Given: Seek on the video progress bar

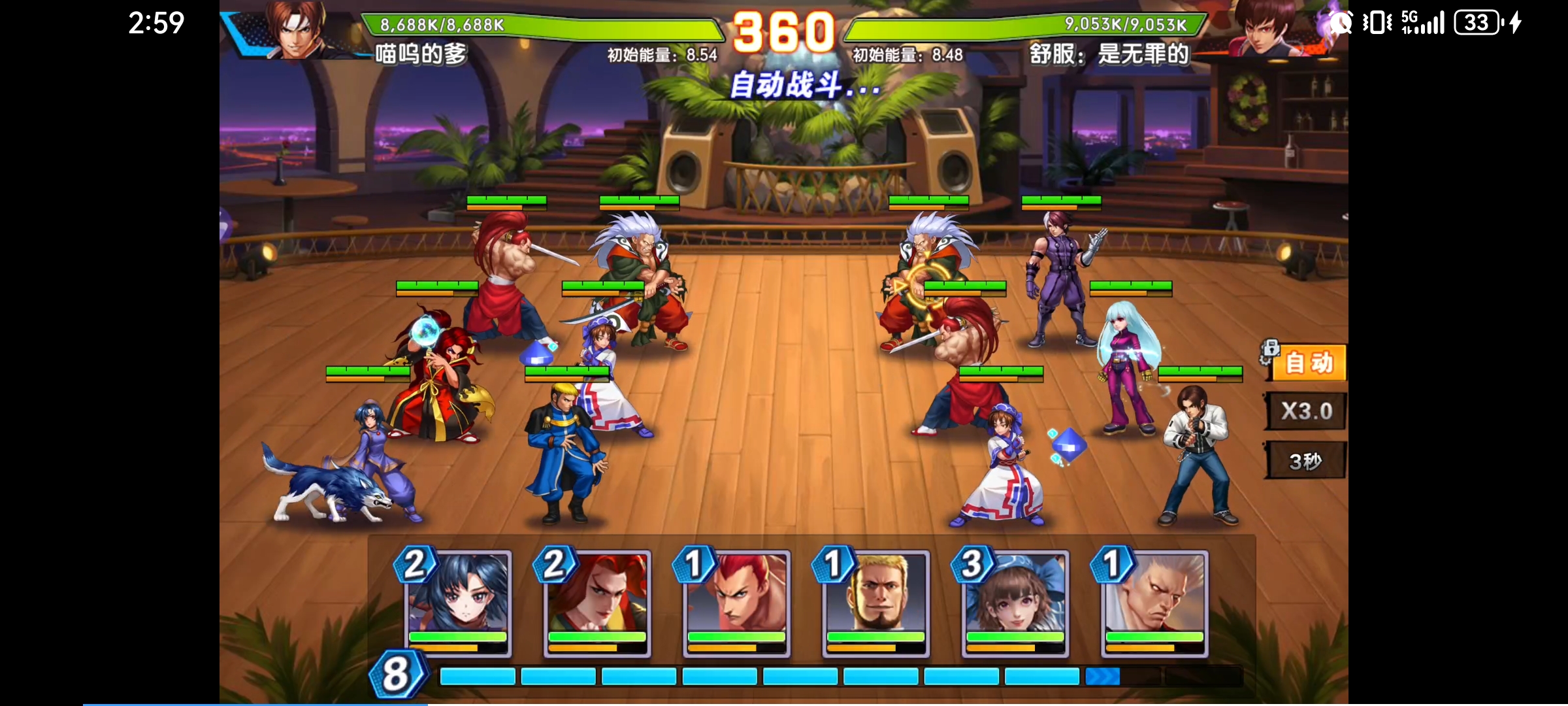Looking at the screenshot, I should tap(428, 704).
